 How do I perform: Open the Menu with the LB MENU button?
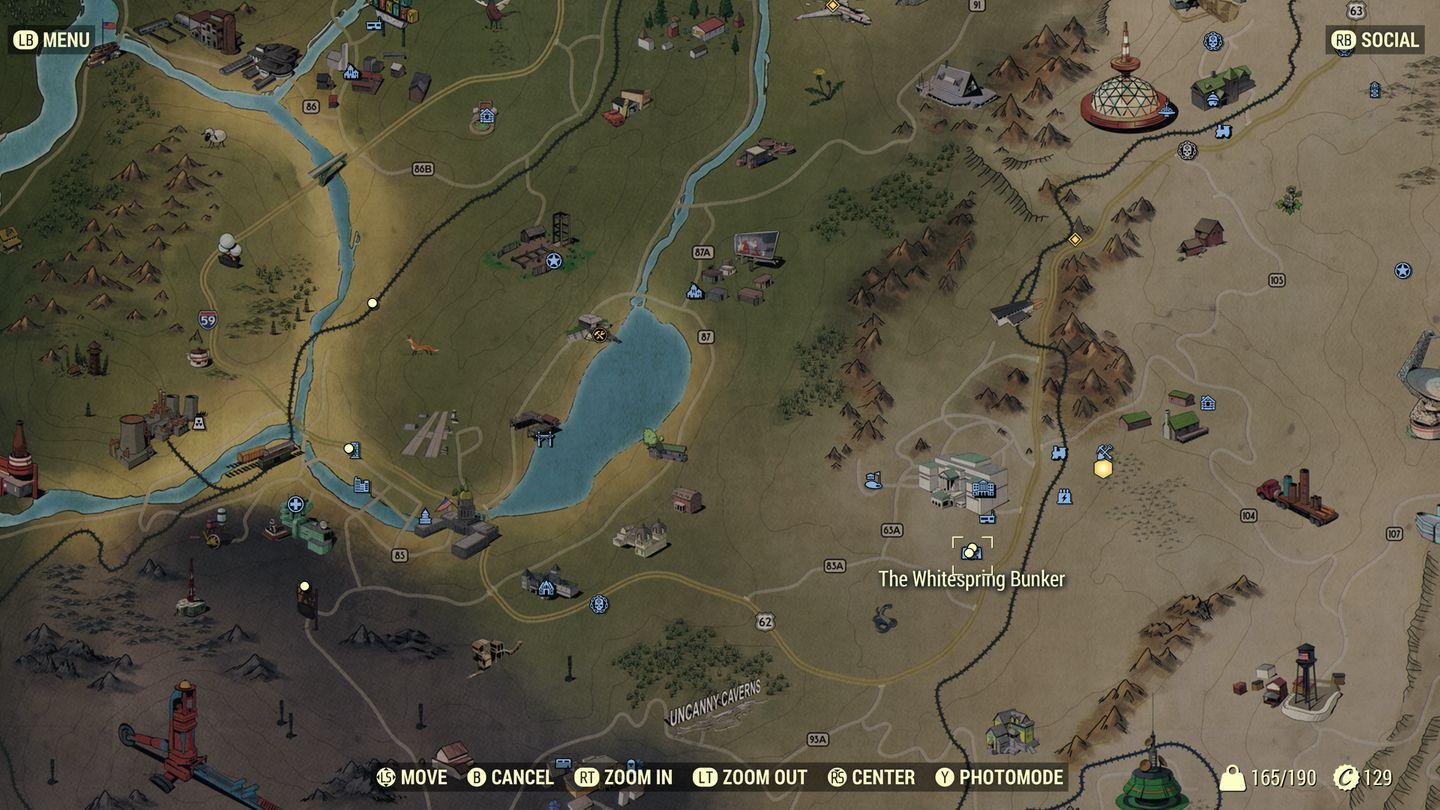point(52,41)
